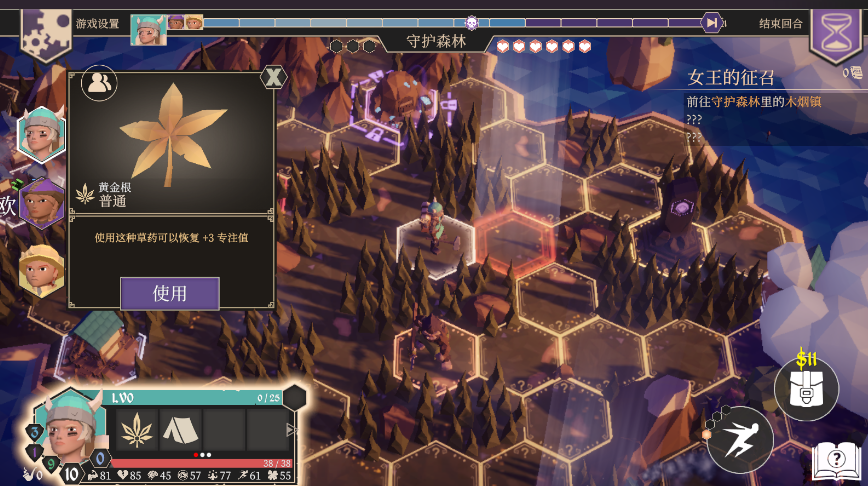Screen dimensions: 868x486
Task: End the turn with 结束回合
Action: coord(780,23)
